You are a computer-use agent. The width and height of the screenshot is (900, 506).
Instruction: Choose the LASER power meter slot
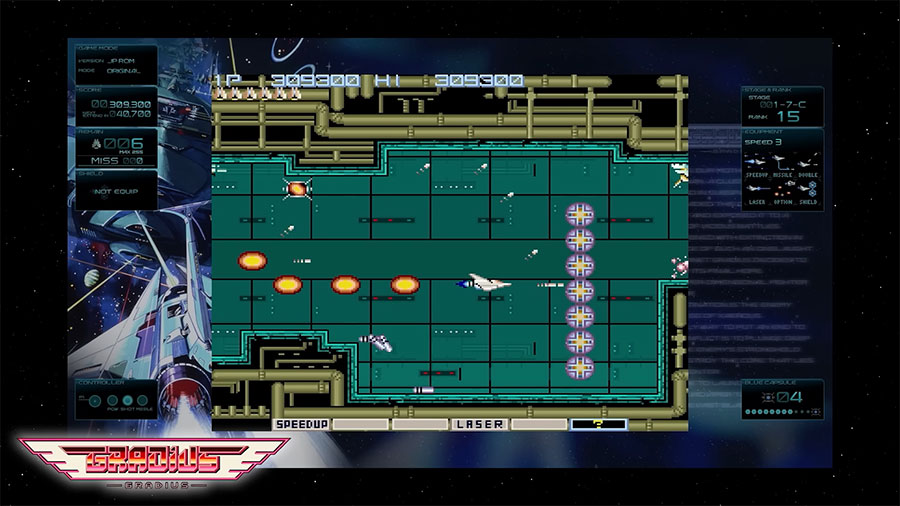coord(479,424)
